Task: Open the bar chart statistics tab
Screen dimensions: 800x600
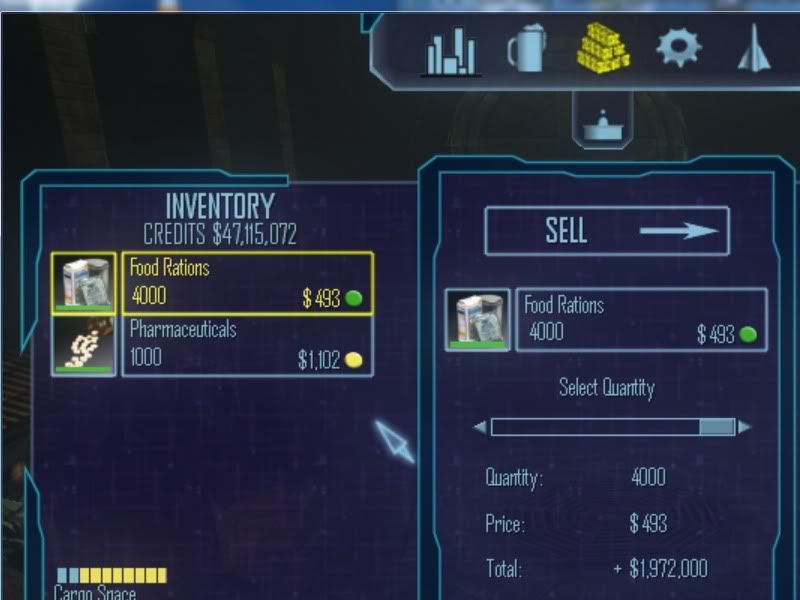Action: (452, 50)
